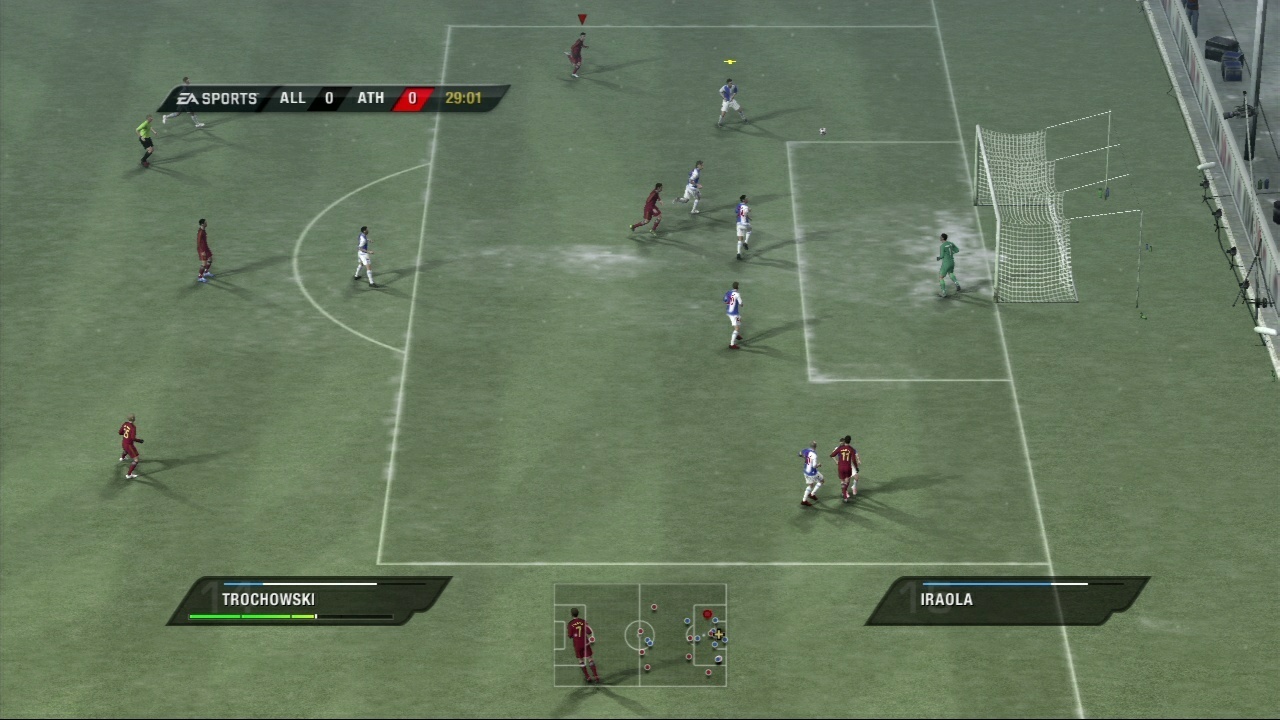This screenshot has height=720, width=1280.
Task: Select the player jersey portrait beside the radar
Action: coord(578,630)
